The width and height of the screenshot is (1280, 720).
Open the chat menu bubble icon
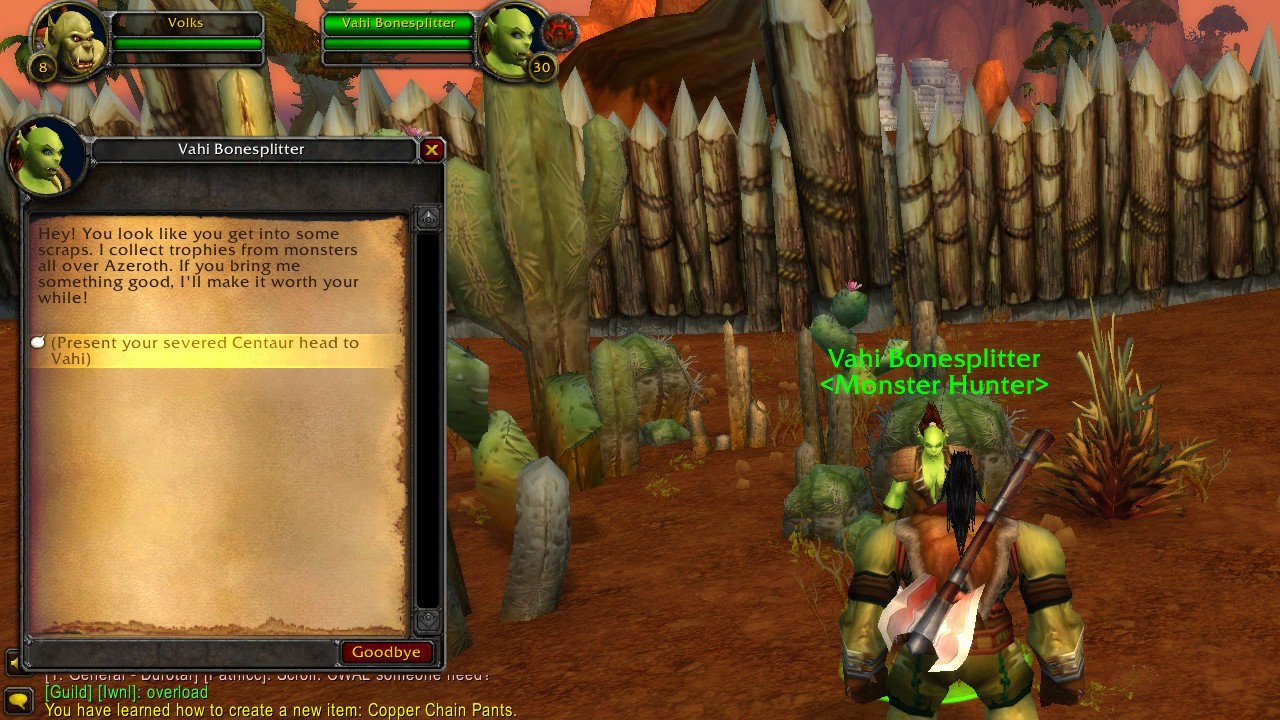[x=18, y=700]
